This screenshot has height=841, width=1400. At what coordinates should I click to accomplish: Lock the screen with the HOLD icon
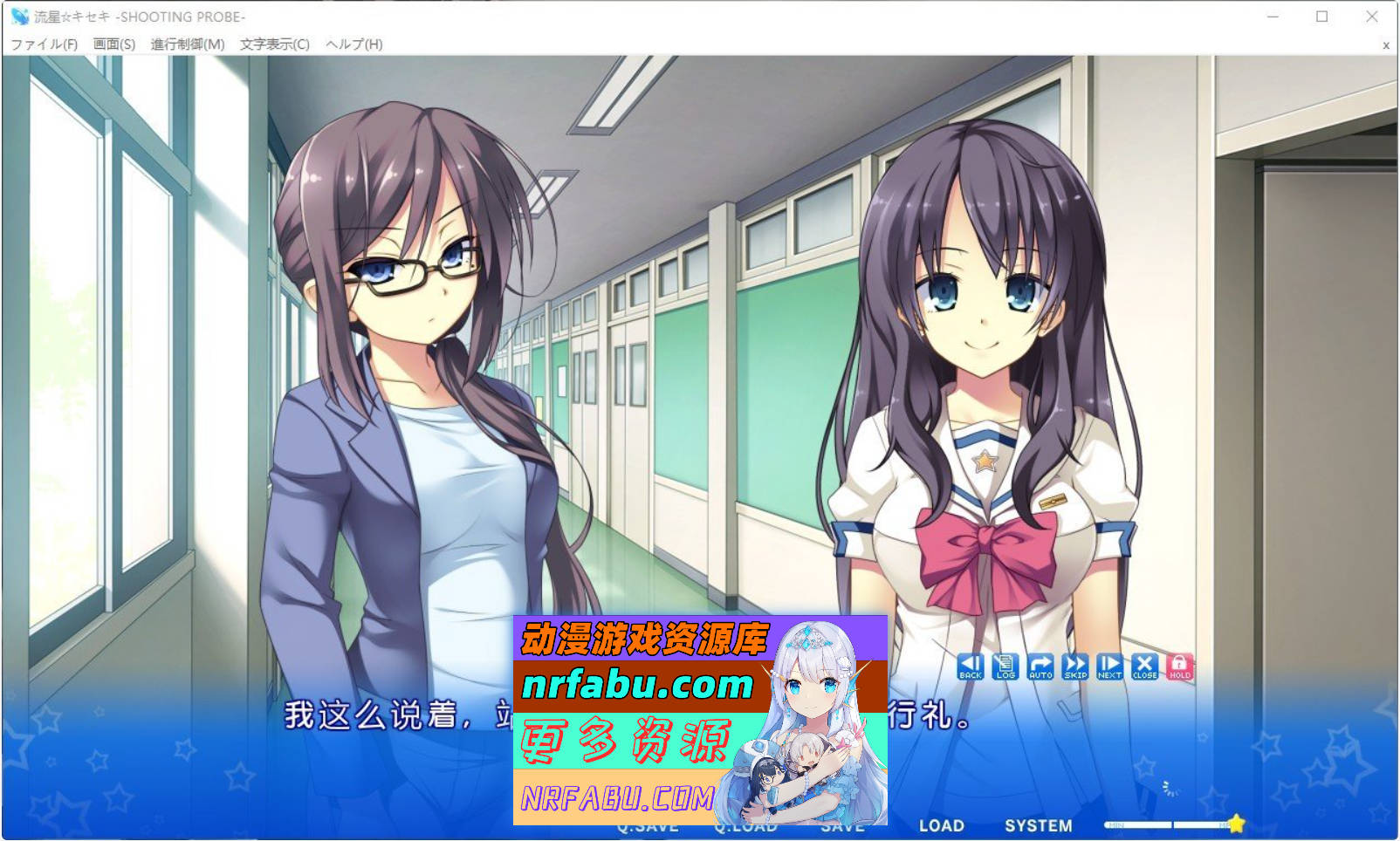(x=1179, y=667)
